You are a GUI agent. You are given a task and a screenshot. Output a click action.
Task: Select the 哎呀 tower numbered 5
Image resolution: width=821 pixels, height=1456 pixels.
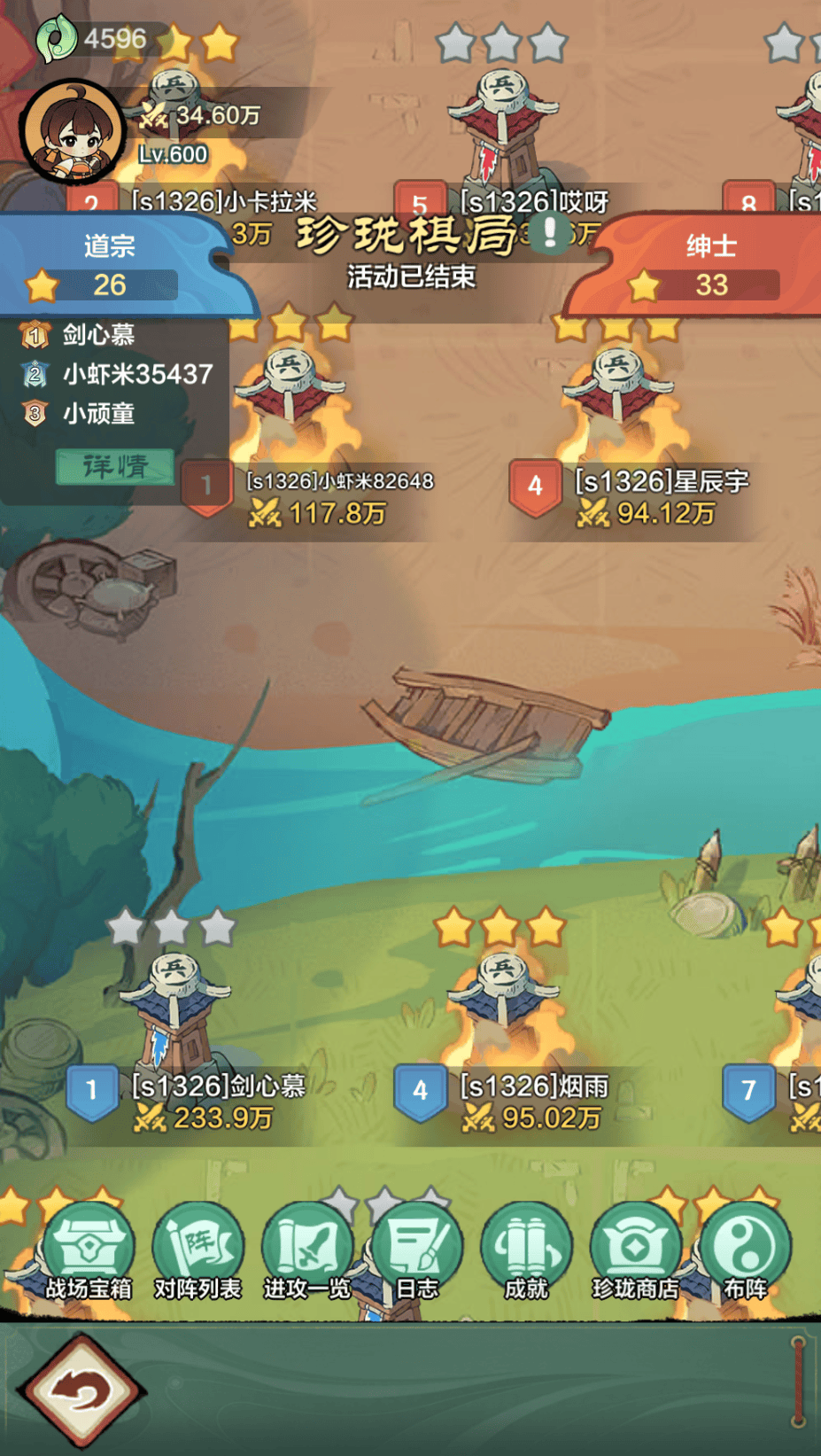click(x=502, y=124)
